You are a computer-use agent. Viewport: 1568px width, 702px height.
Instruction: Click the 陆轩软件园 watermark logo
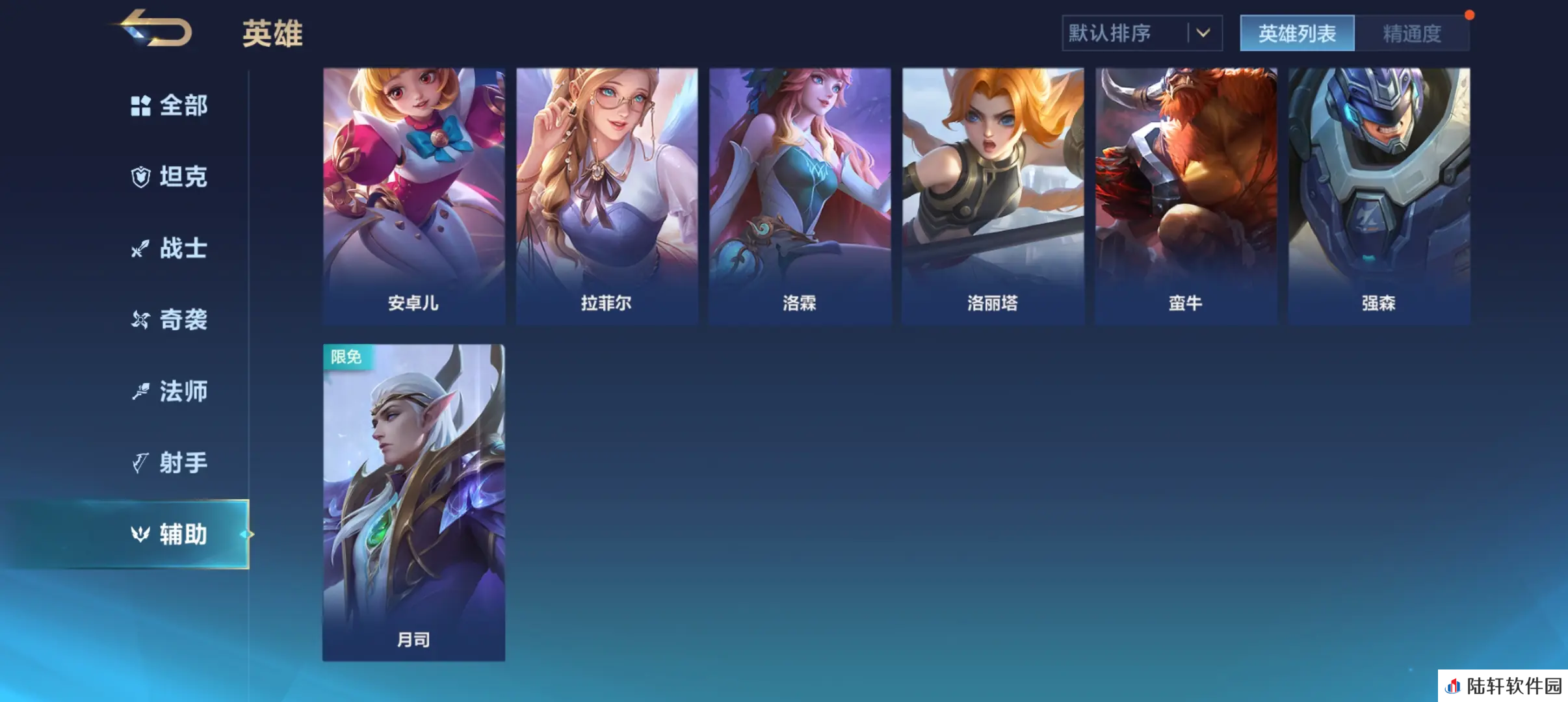tap(1503, 686)
